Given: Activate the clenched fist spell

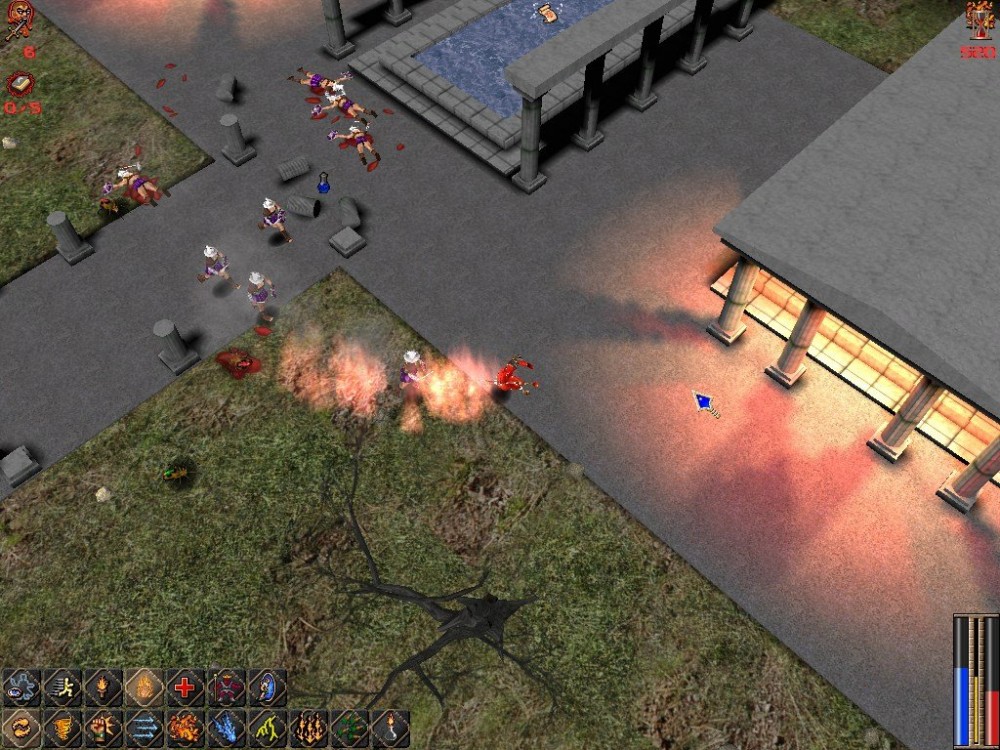Looking at the screenshot, I should pos(103,728).
